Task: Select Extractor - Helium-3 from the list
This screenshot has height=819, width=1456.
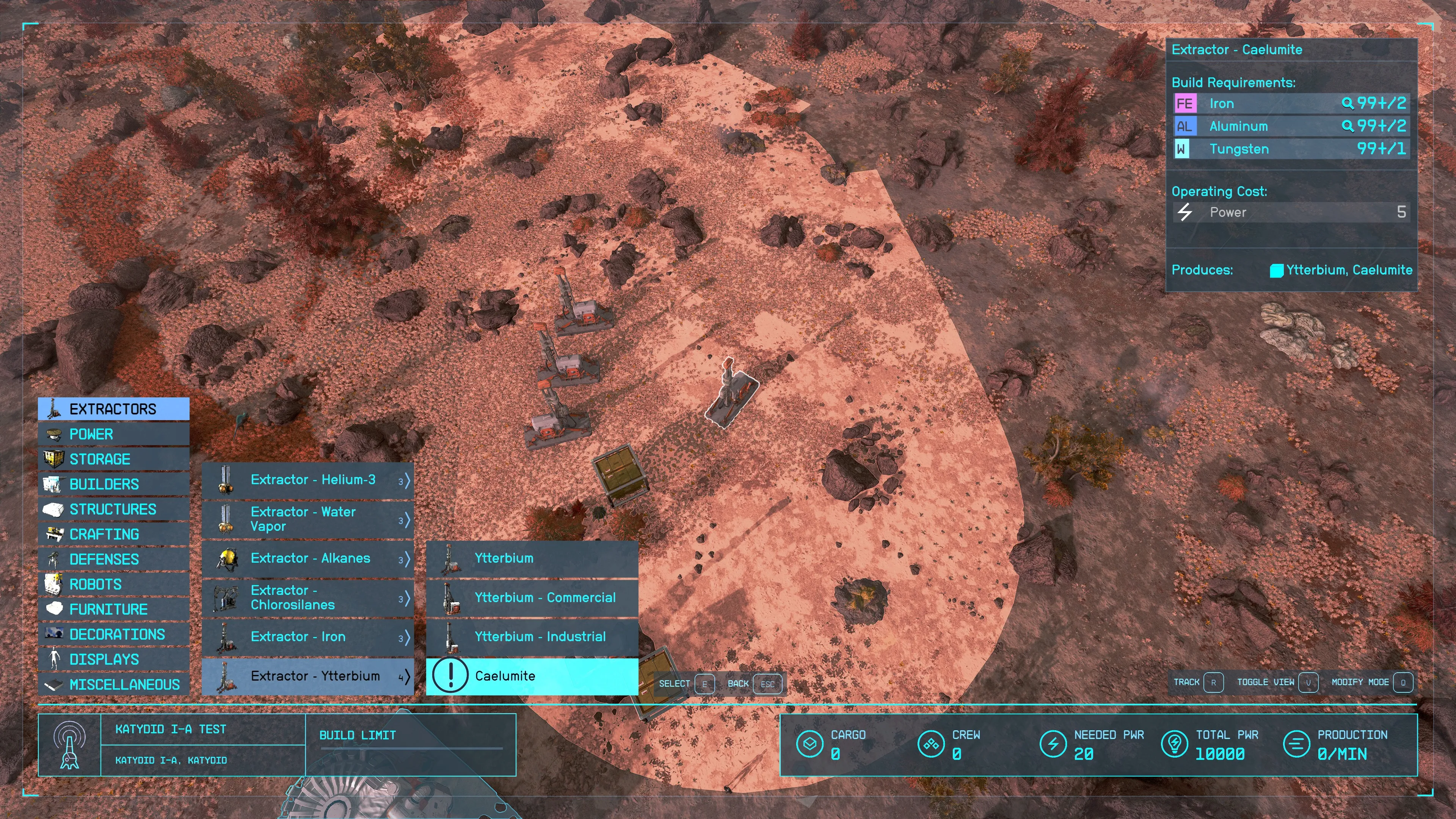Action: click(308, 480)
